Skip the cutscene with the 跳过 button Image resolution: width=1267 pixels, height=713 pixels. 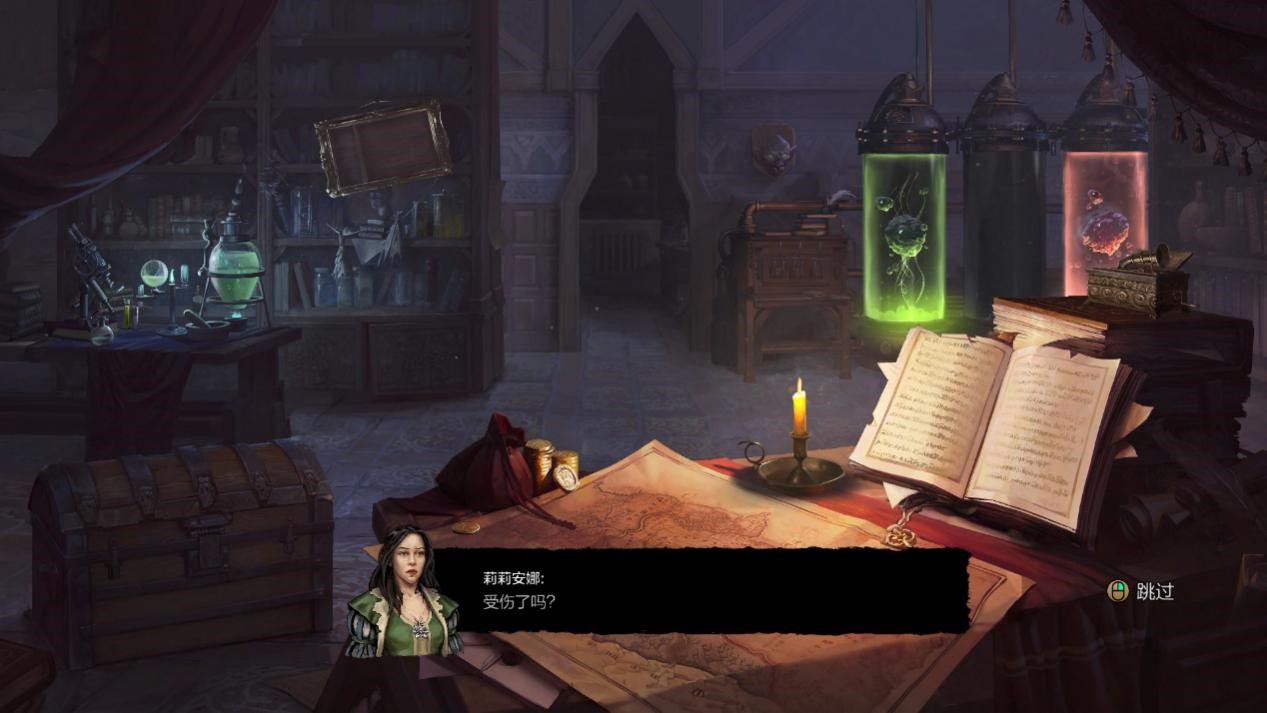1142,591
